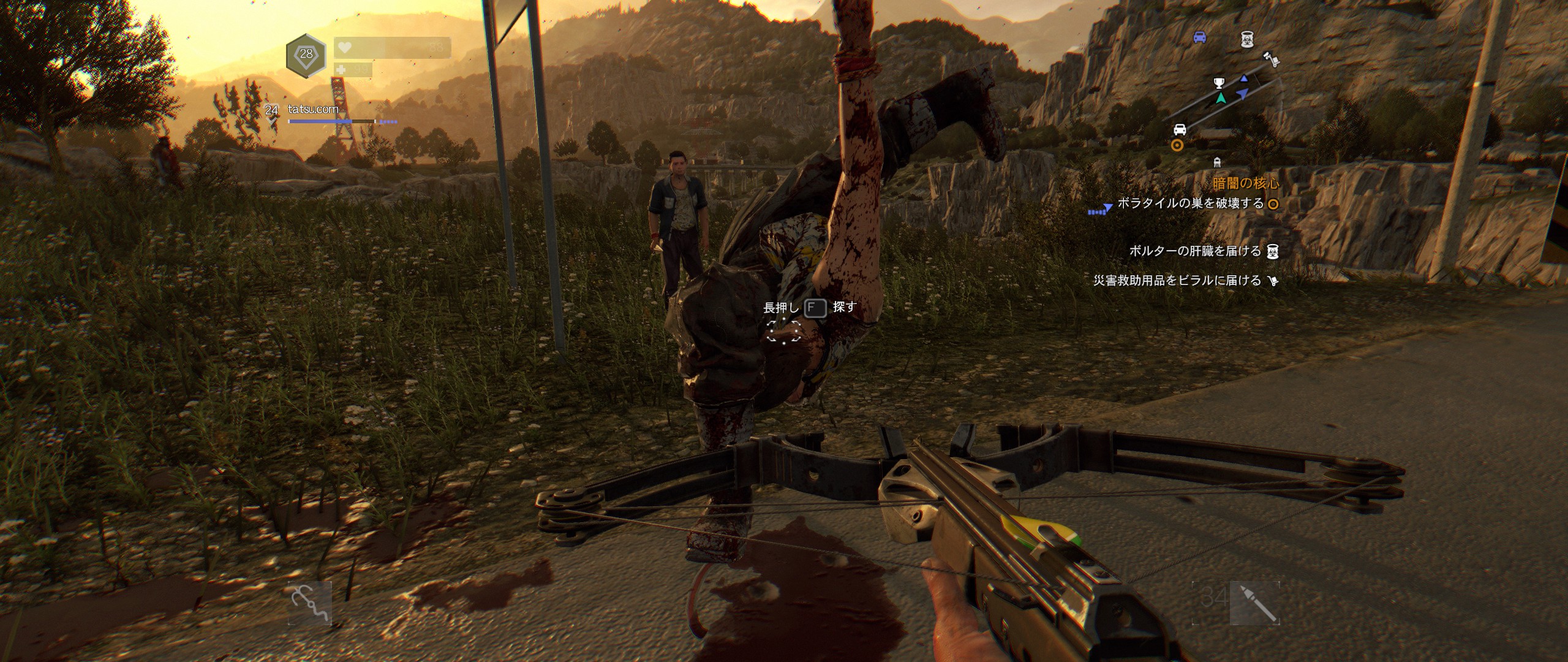
Task: Click the small tower marker below the minimap
Action: tap(1217, 162)
